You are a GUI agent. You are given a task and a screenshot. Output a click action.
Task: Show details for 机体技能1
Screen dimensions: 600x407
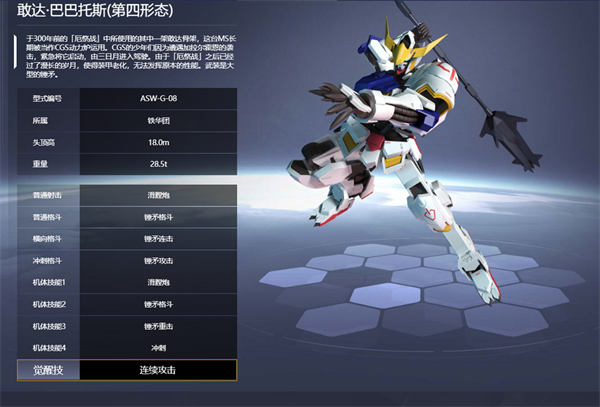point(127,282)
